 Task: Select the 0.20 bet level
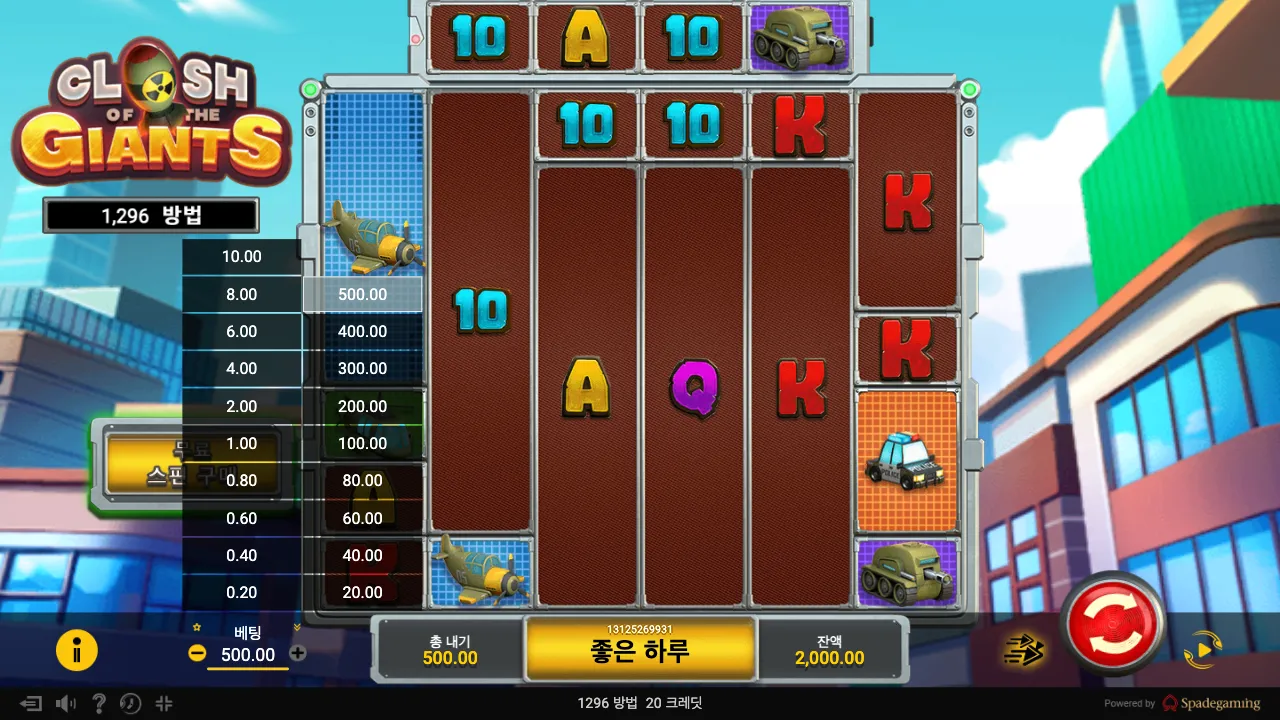point(241,592)
